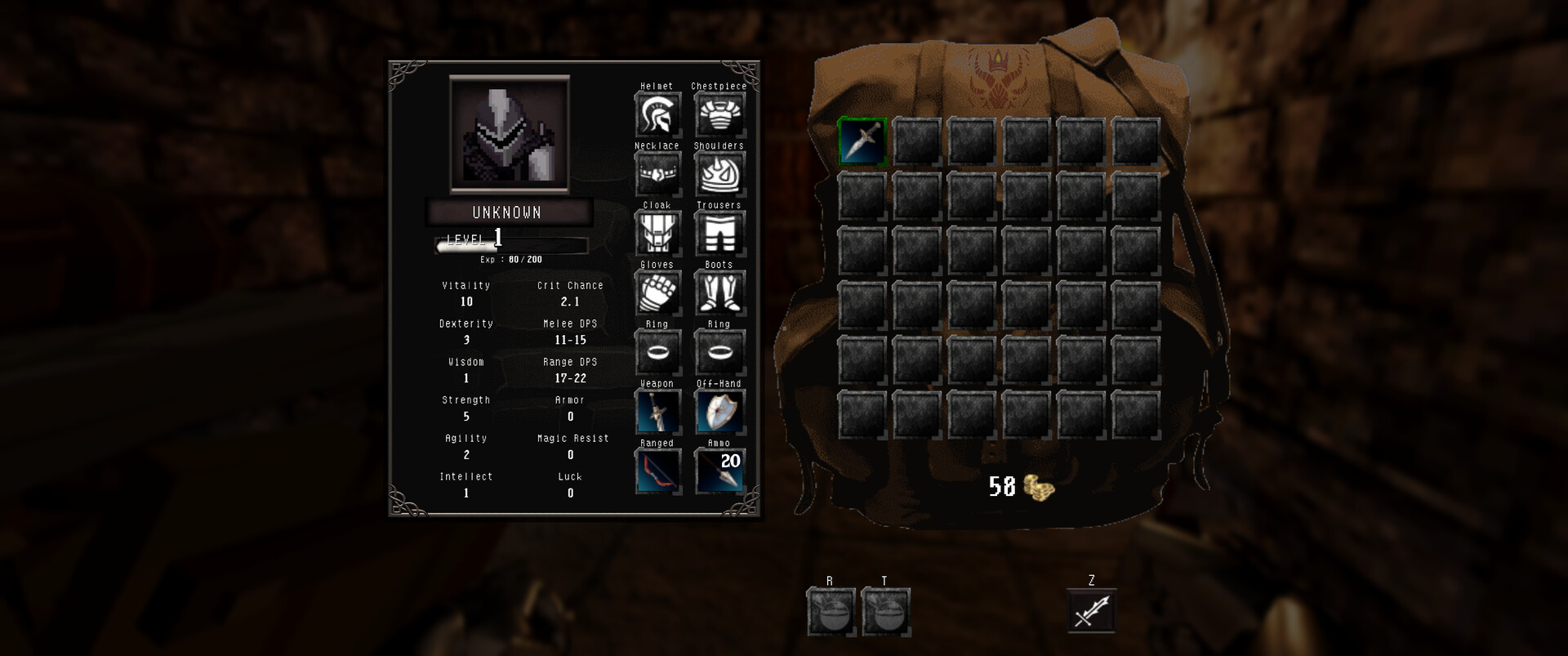Select the left Ring slot

(658, 352)
